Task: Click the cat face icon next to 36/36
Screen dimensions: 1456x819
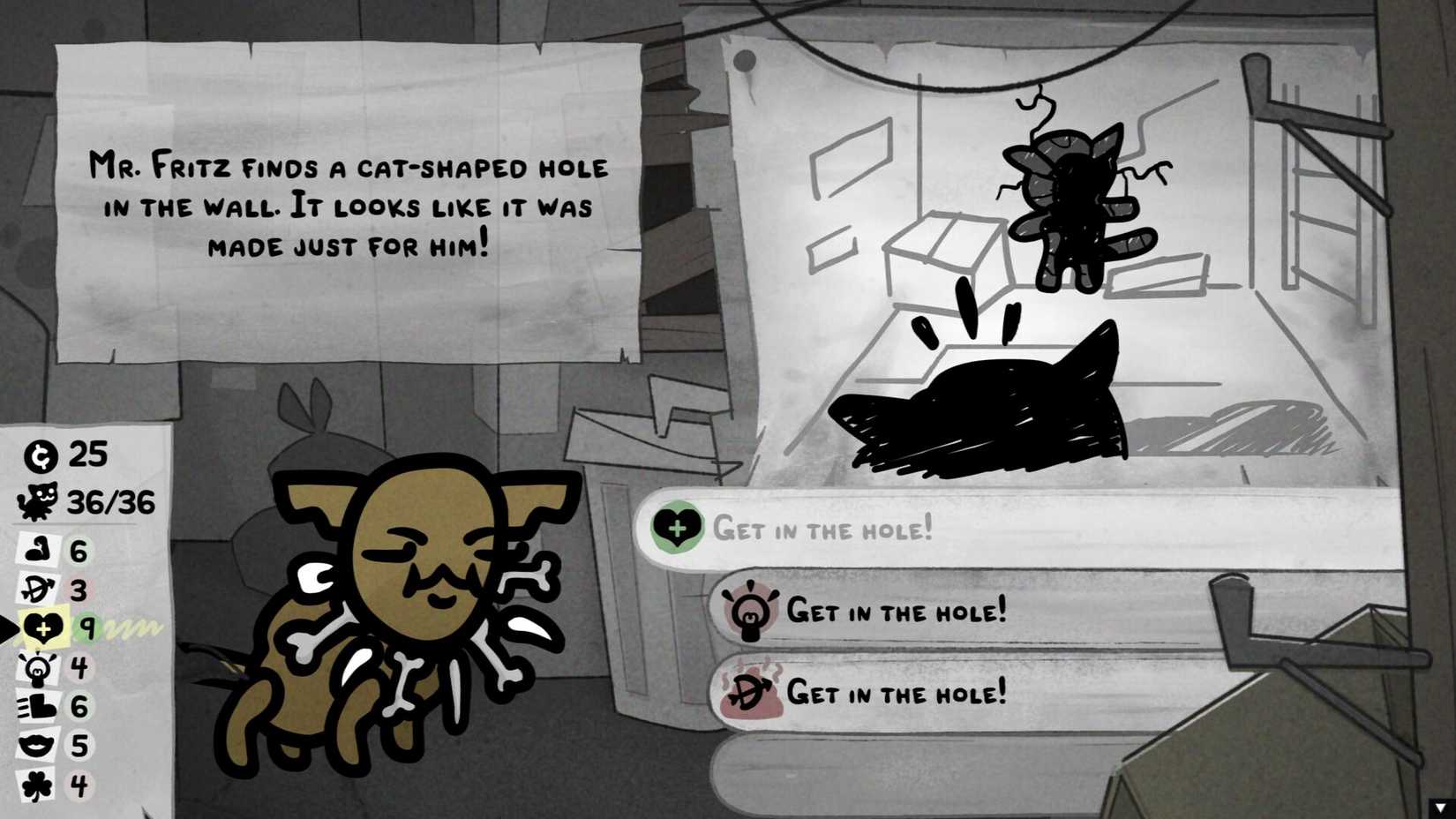Action: pyautogui.click(x=38, y=500)
